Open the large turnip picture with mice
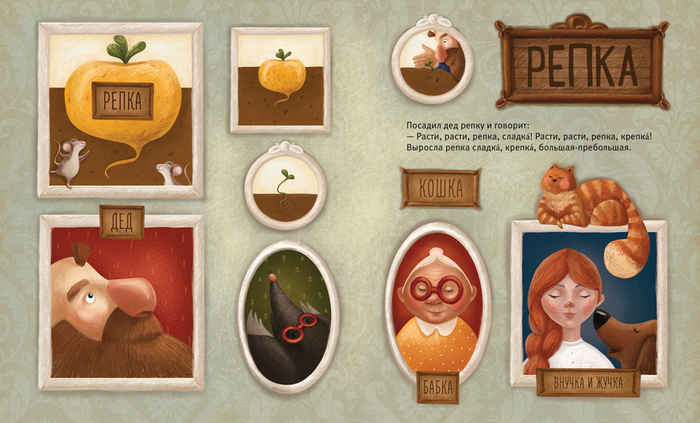700x423 pixels. click(120, 108)
